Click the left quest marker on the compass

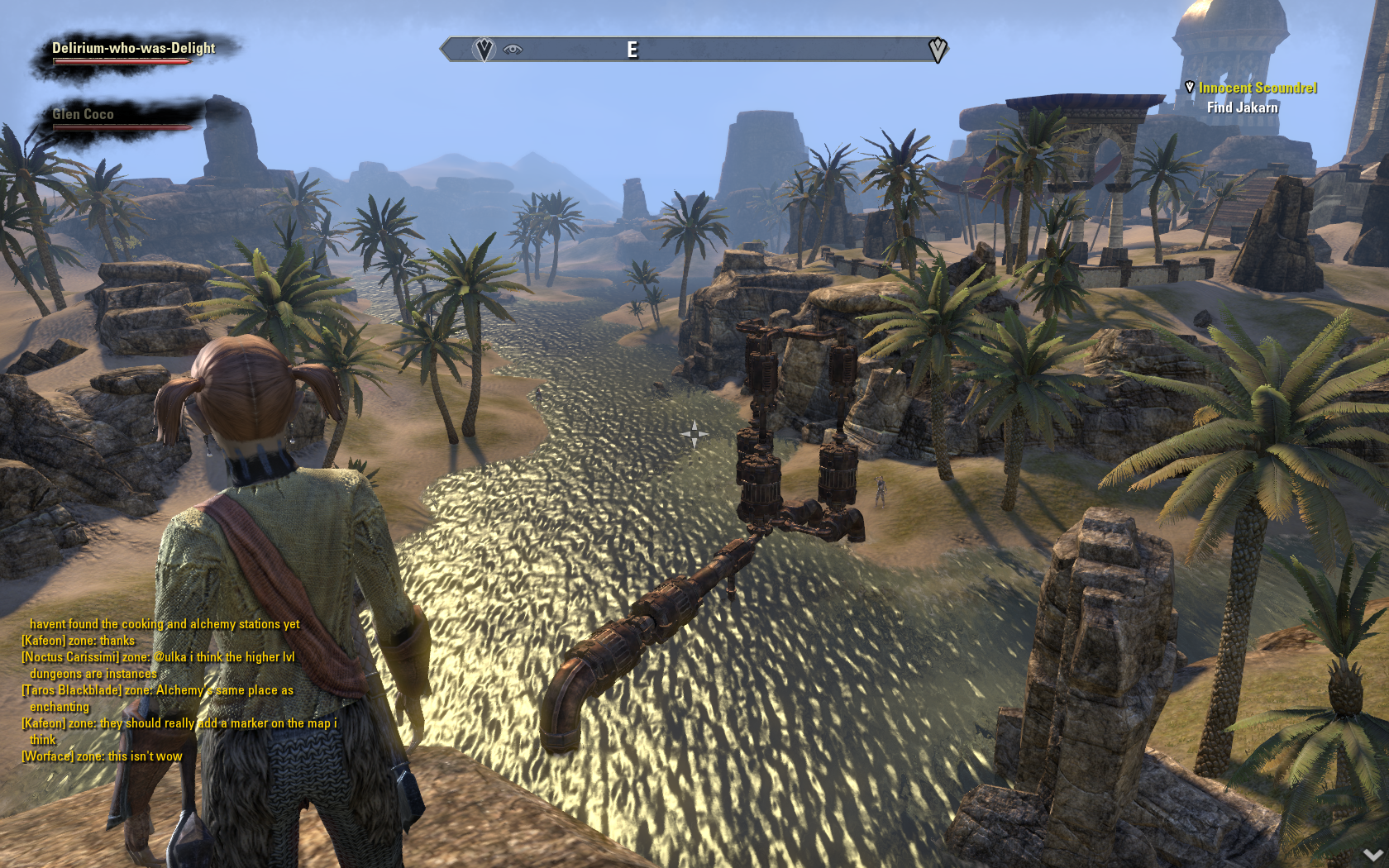484,50
